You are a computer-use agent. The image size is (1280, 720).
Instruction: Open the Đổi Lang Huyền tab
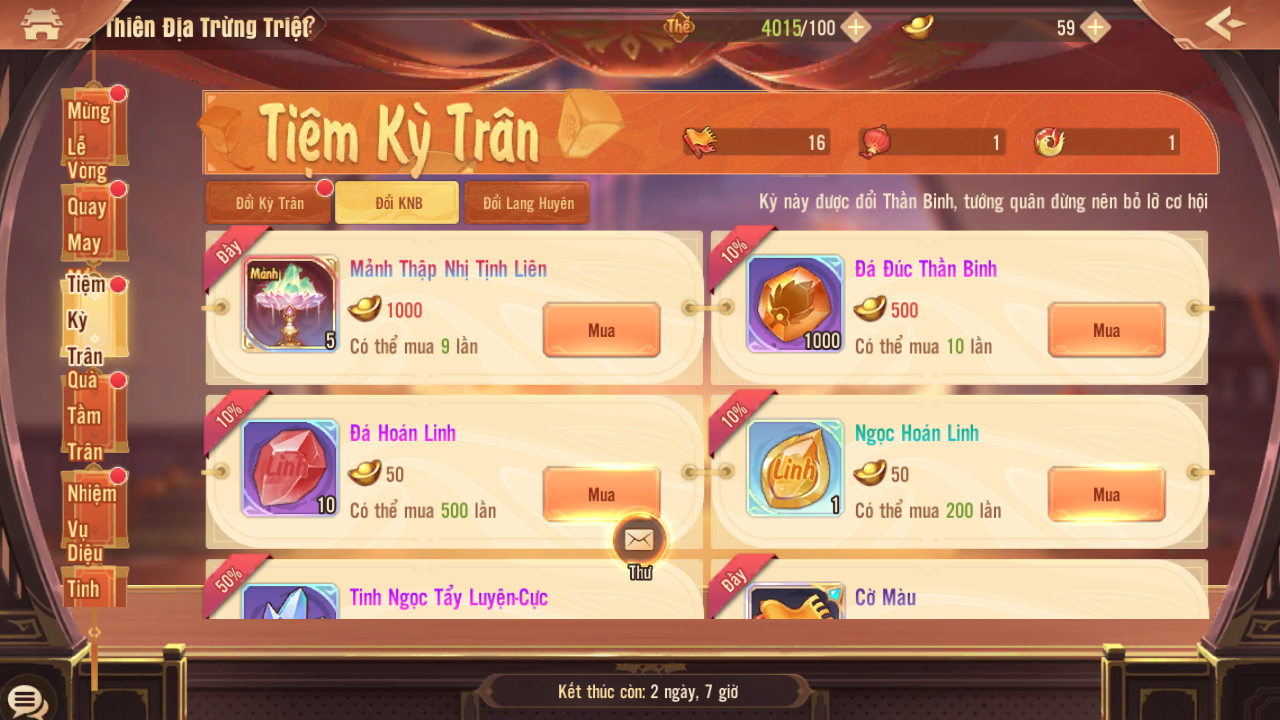[x=528, y=203]
